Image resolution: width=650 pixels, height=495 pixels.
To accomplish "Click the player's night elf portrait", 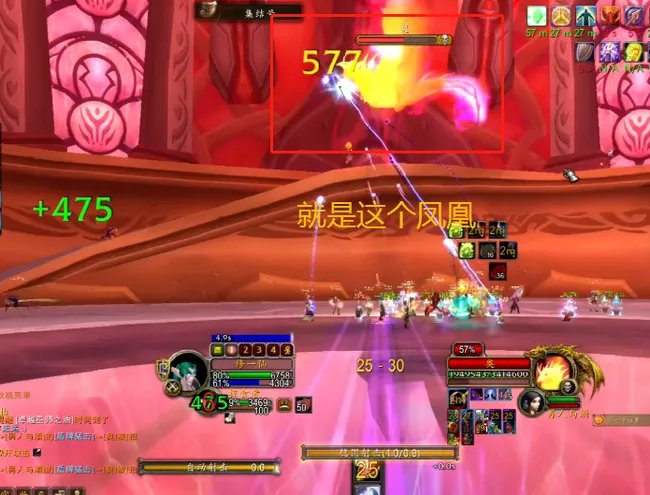I will click(x=188, y=371).
